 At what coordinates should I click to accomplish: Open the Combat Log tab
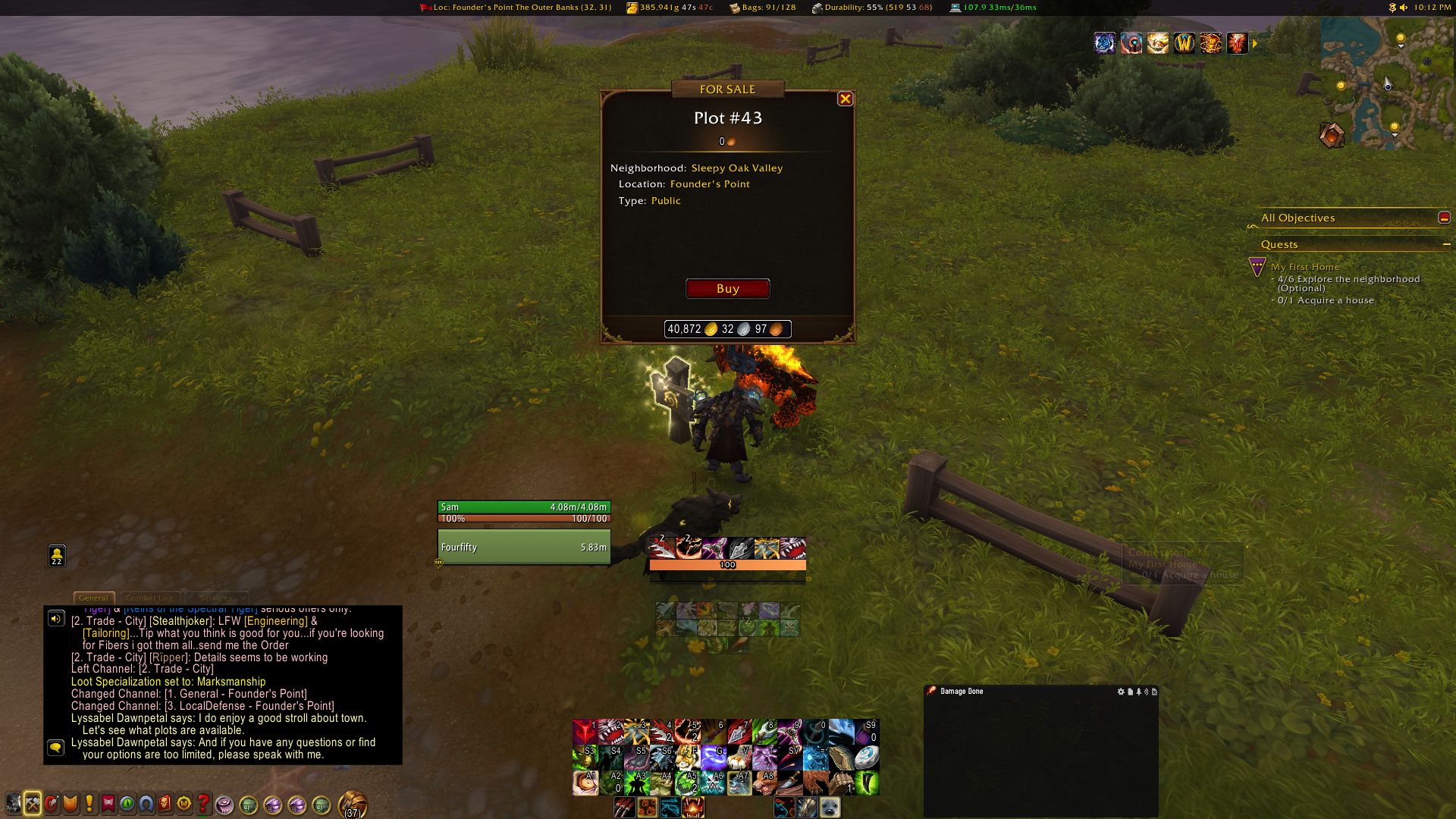[x=149, y=598]
